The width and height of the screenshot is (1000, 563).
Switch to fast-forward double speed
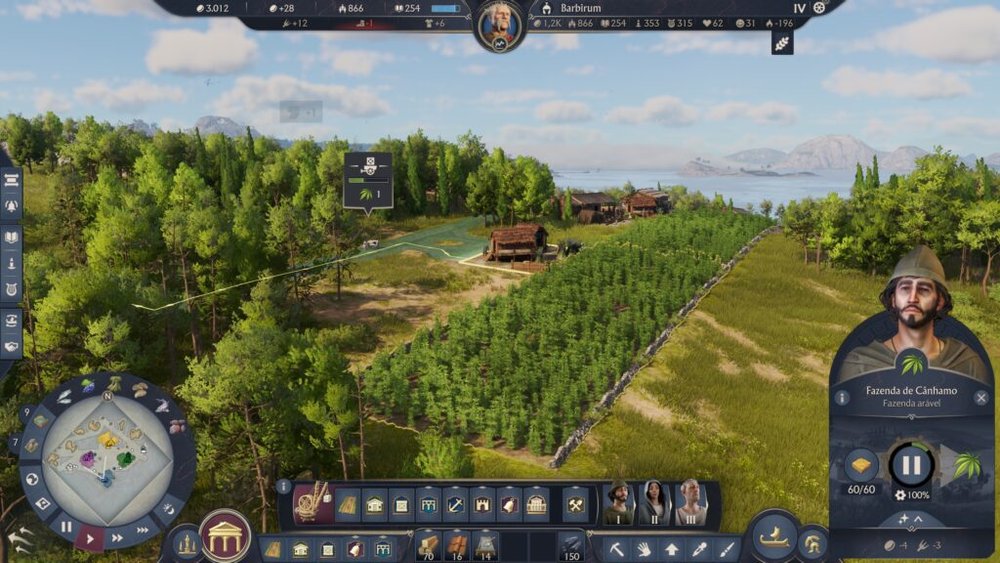click(x=117, y=538)
